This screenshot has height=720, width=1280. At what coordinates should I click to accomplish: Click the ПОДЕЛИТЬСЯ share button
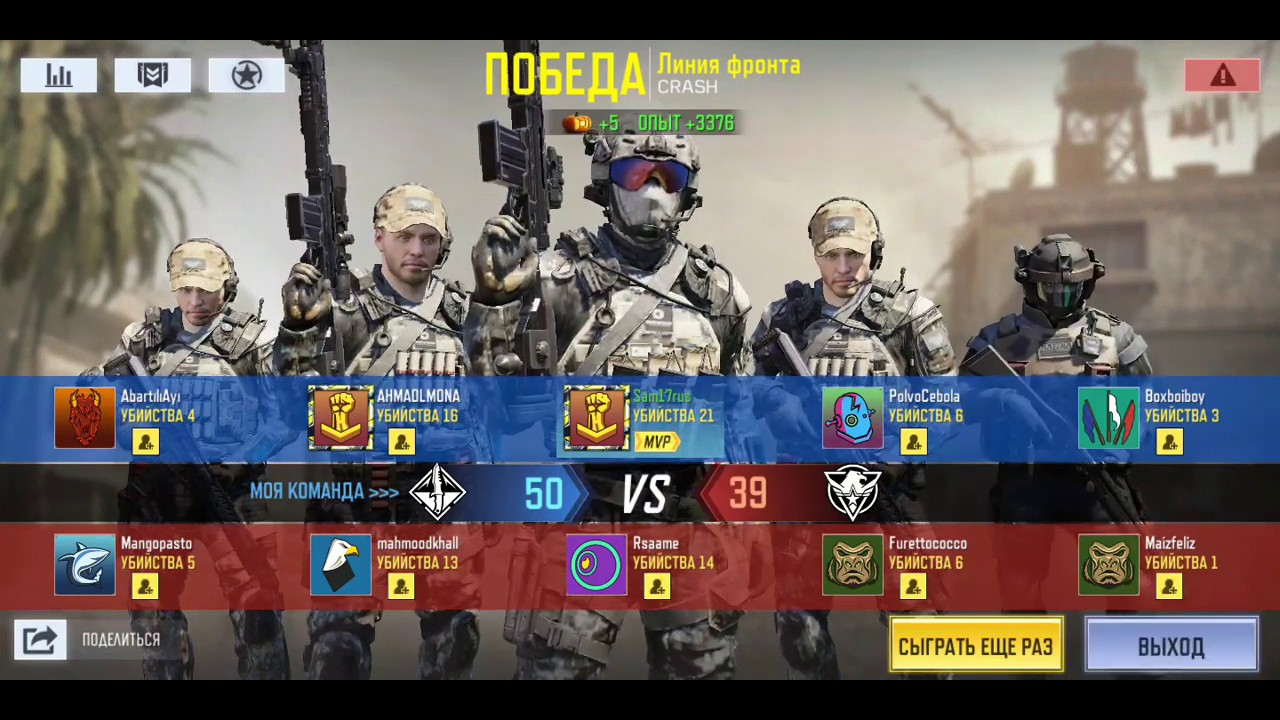pyautogui.click(x=40, y=640)
